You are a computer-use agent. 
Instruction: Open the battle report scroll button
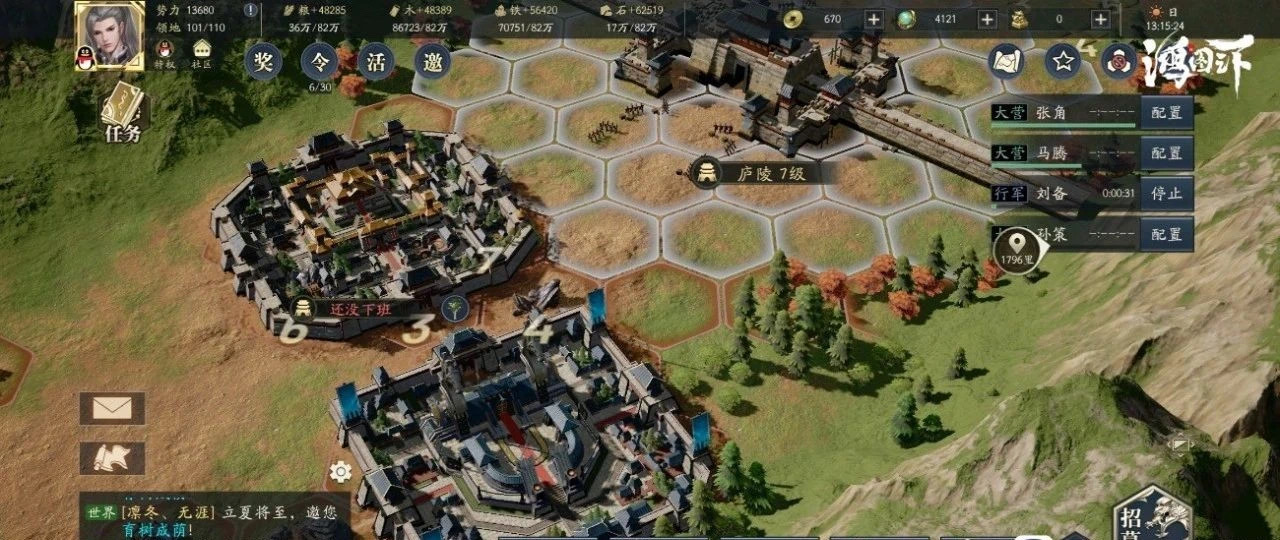tap(112, 458)
